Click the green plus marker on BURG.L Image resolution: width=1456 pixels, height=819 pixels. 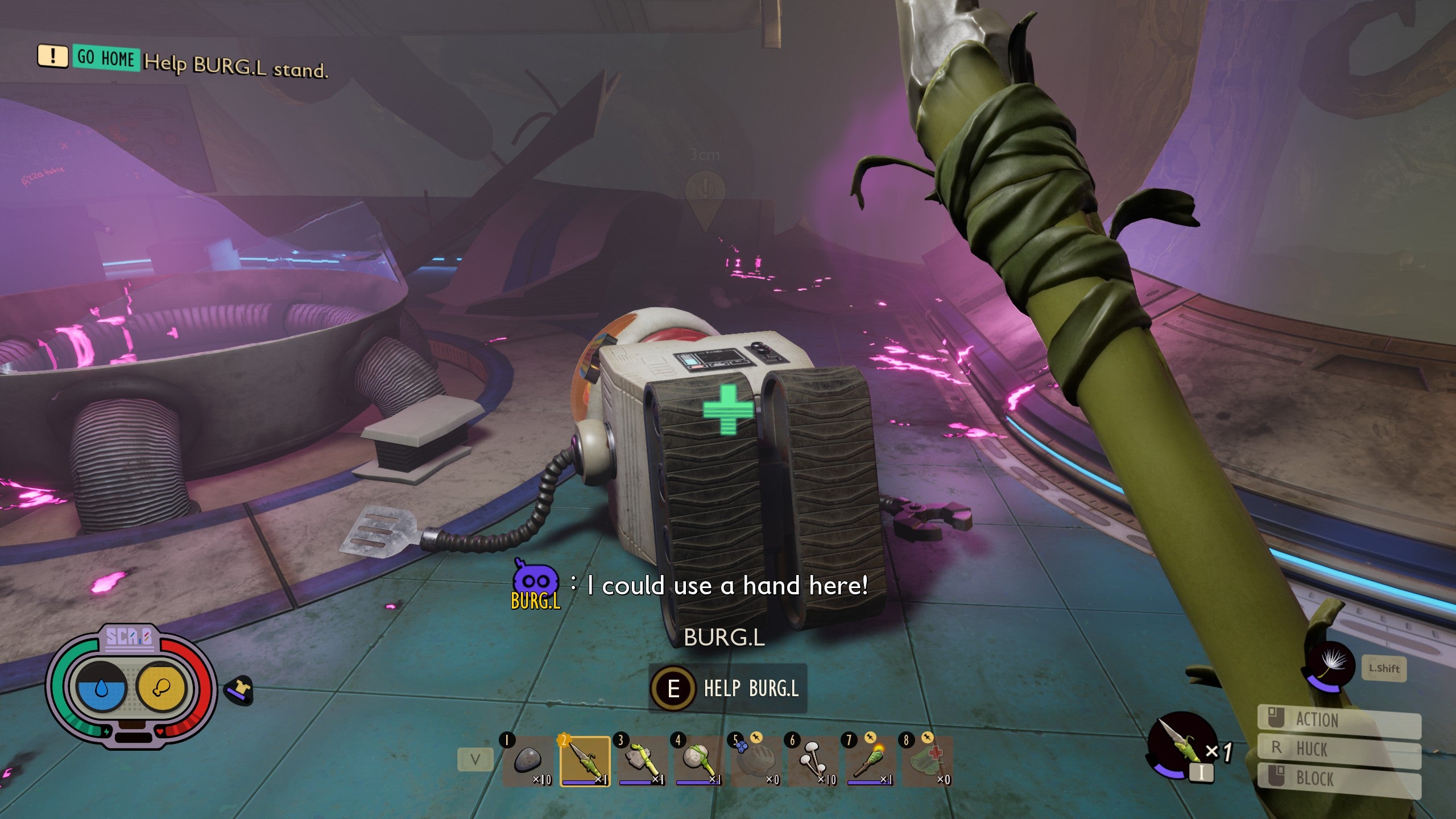coord(728,409)
